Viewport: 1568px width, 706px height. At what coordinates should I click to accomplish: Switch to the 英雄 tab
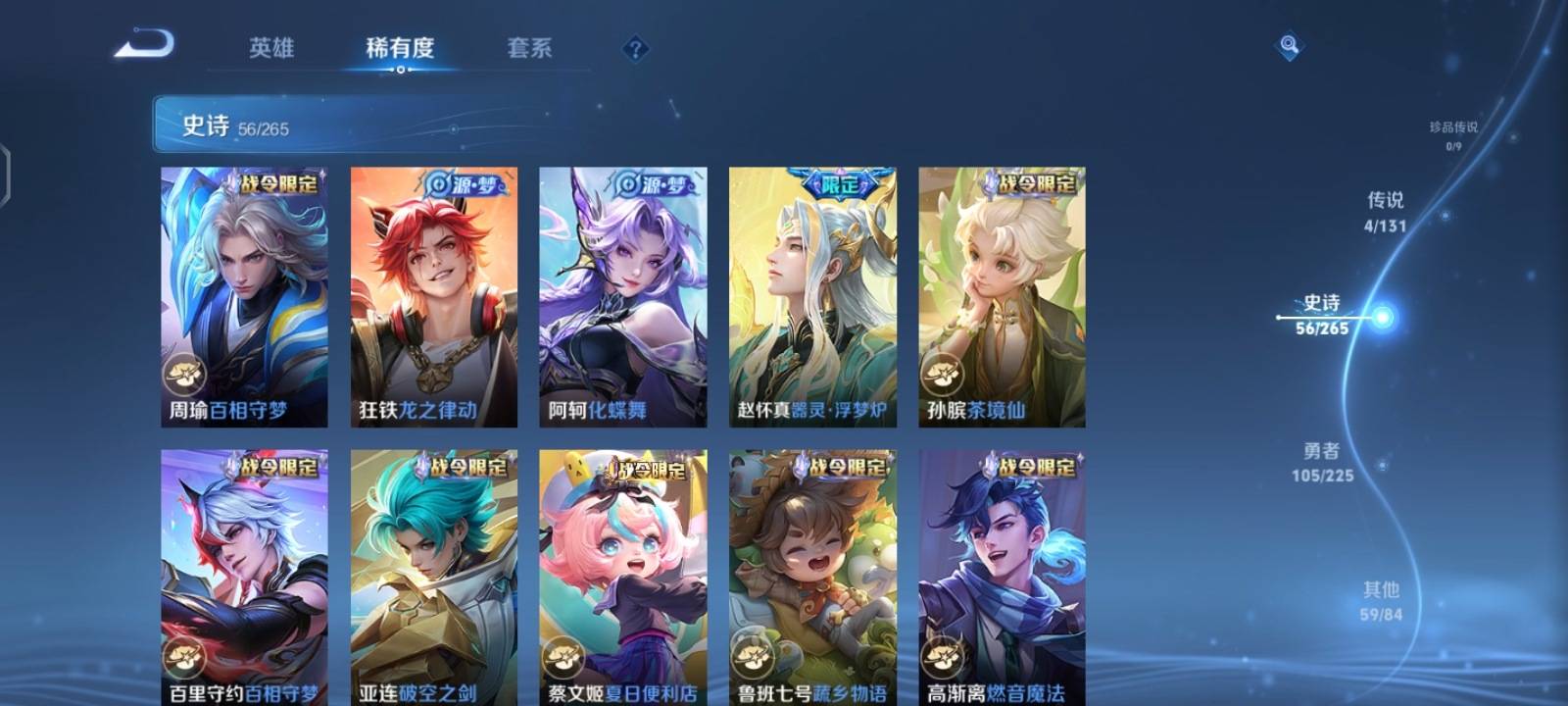pyautogui.click(x=271, y=47)
